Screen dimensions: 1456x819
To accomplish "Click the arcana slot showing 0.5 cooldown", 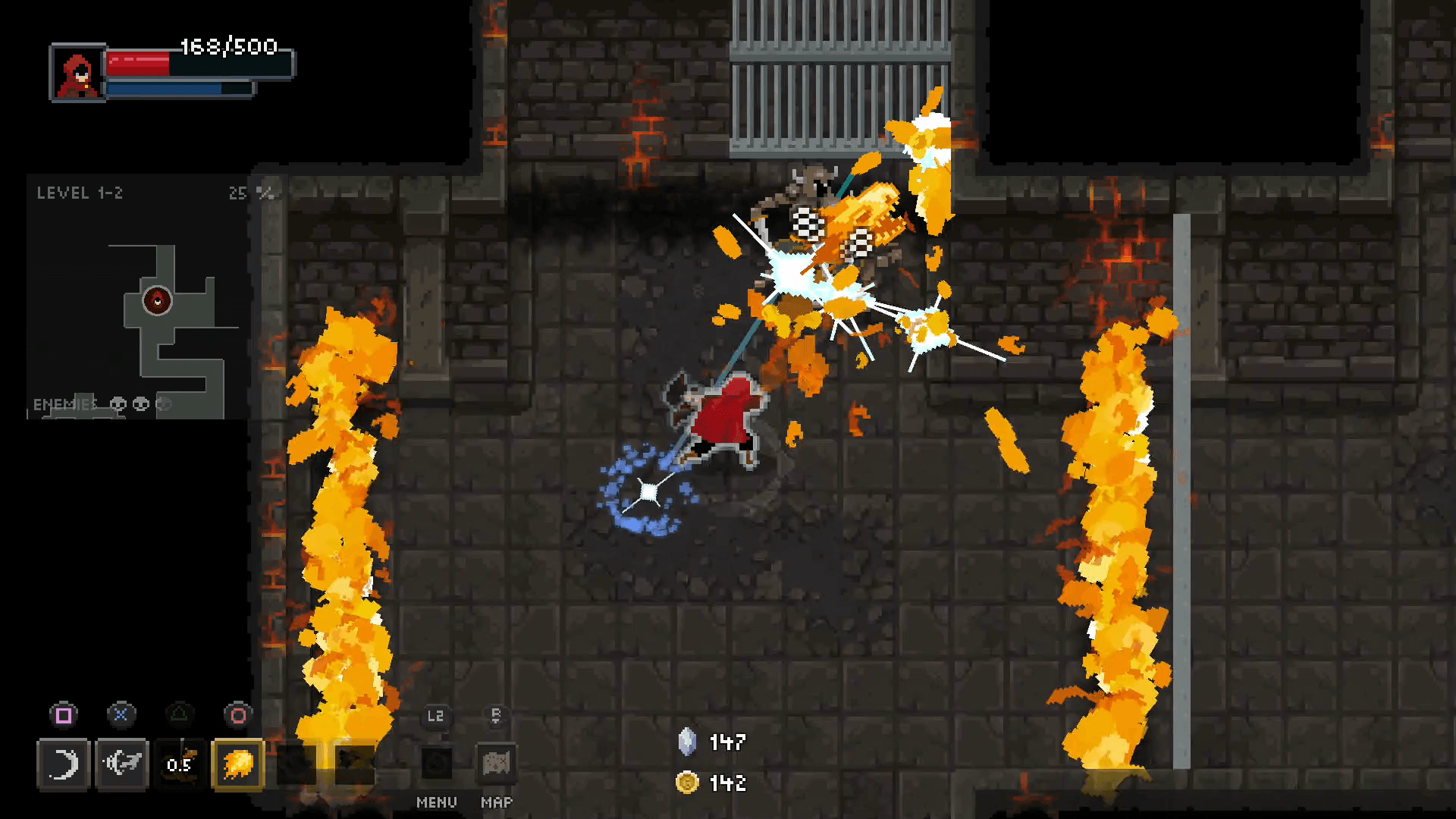I will click(179, 764).
